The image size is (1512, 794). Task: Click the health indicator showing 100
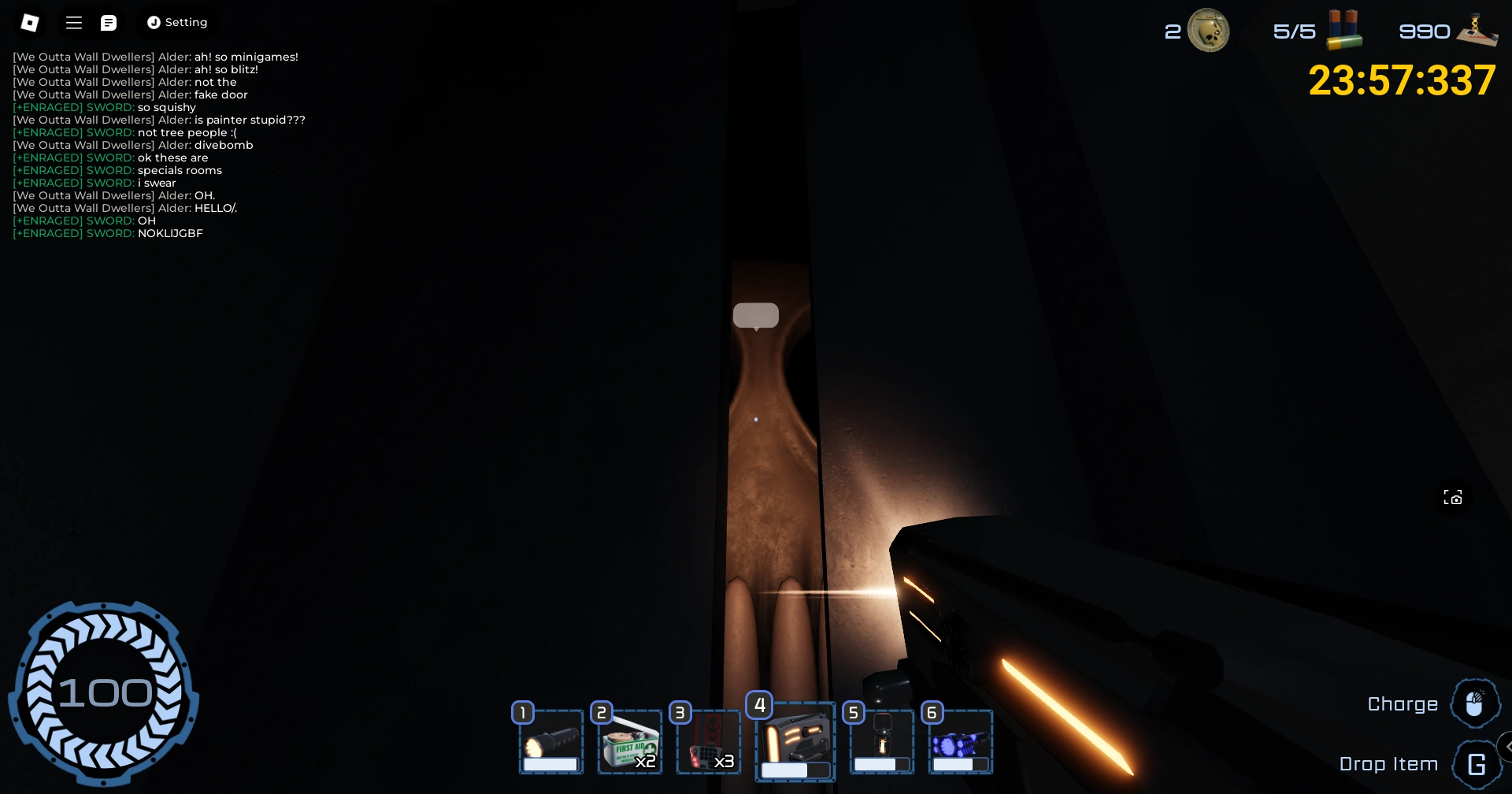coord(105,692)
